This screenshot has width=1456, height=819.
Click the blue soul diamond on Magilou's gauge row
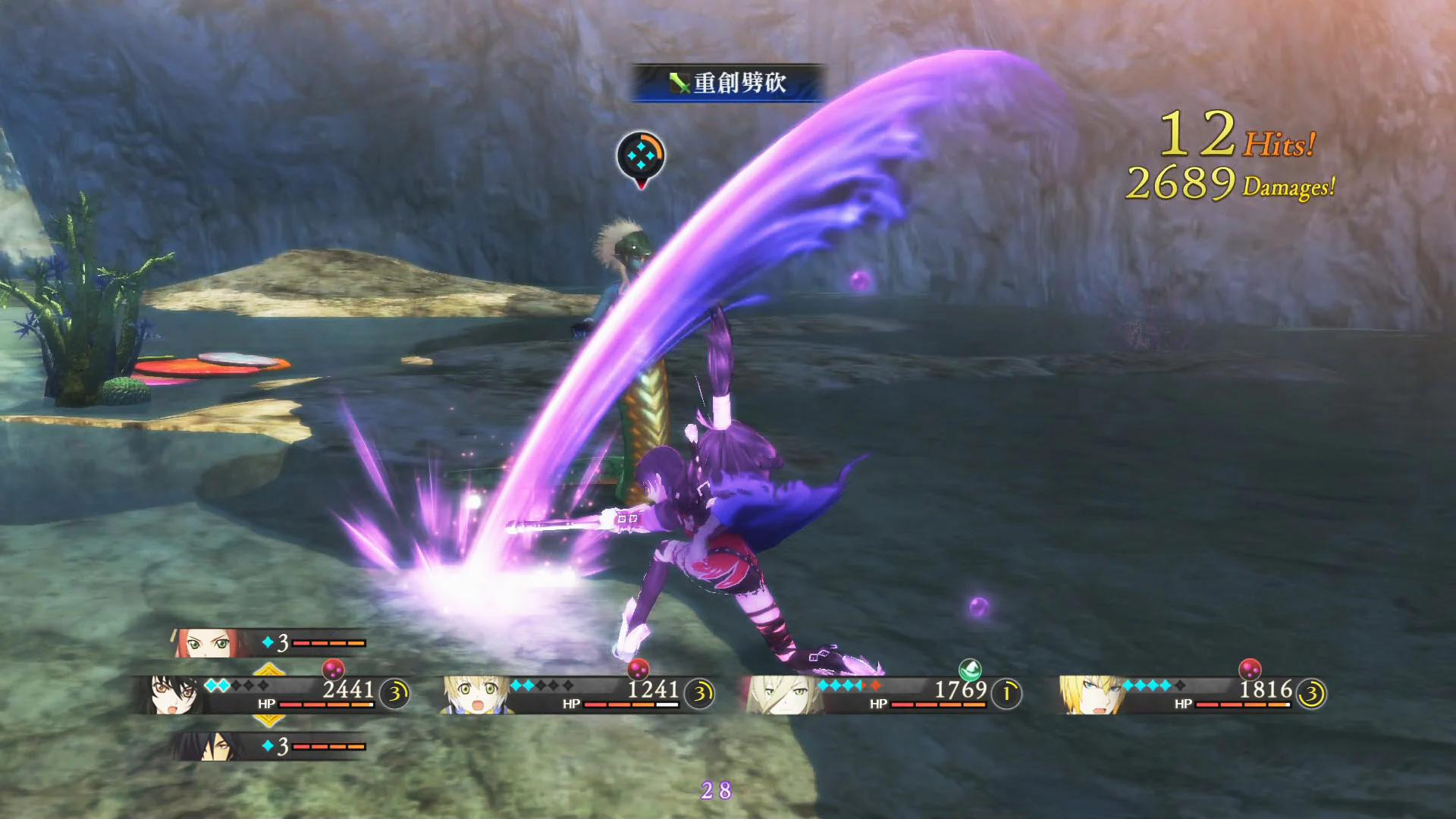point(268,642)
